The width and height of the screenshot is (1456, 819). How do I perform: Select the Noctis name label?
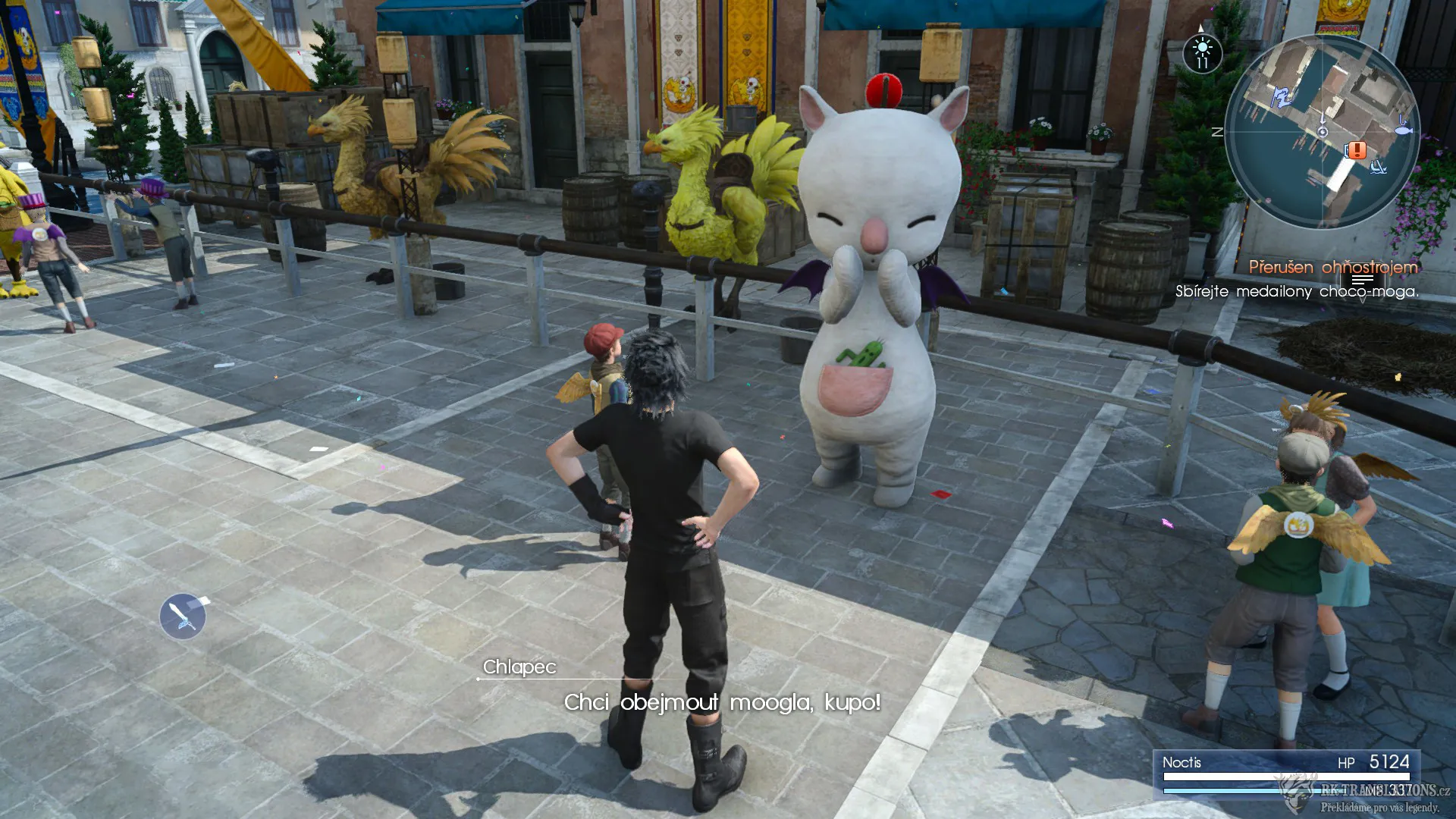pyautogui.click(x=1183, y=761)
